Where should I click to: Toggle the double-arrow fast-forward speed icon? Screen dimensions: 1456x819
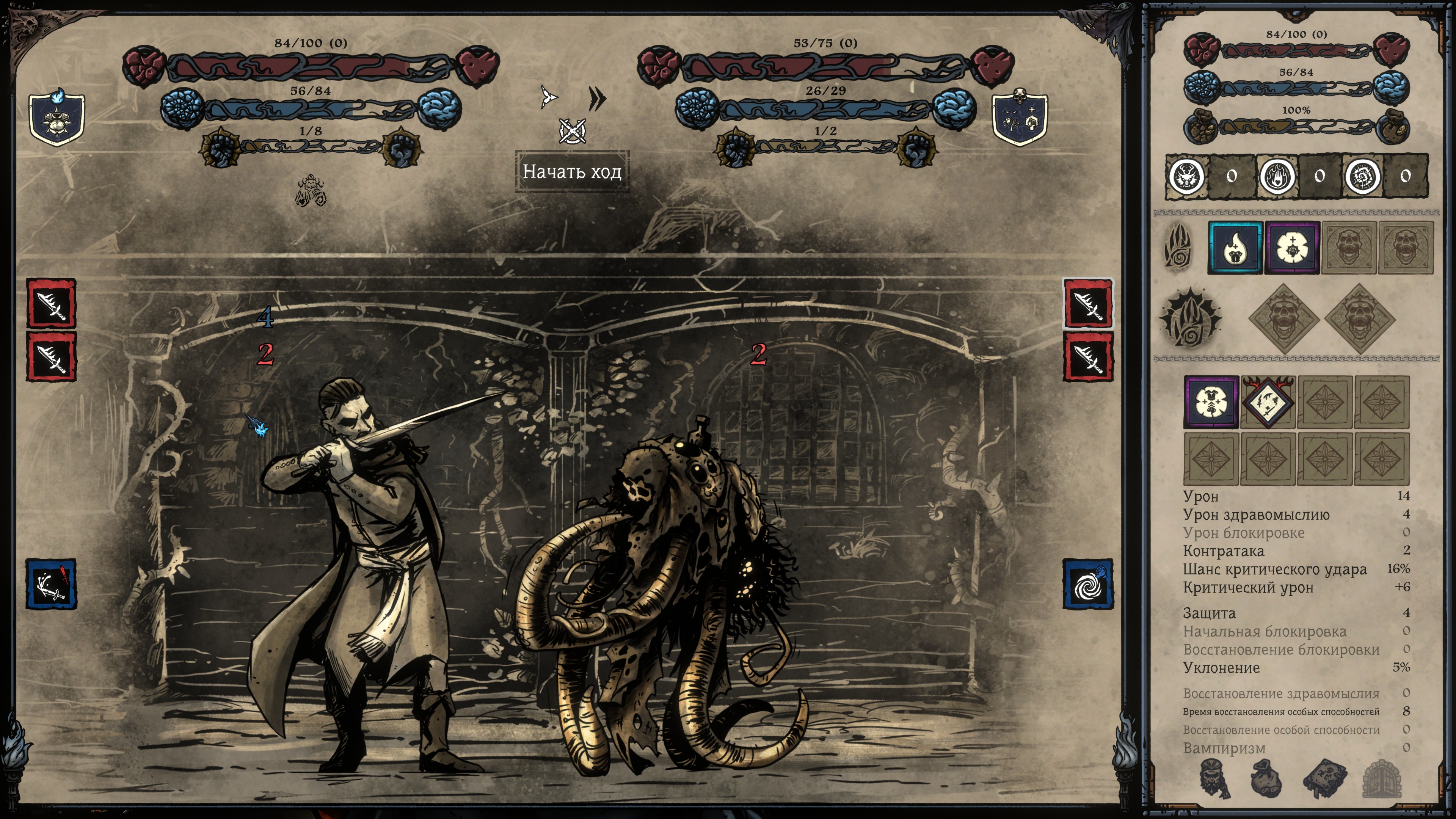pyautogui.click(x=597, y=98)
